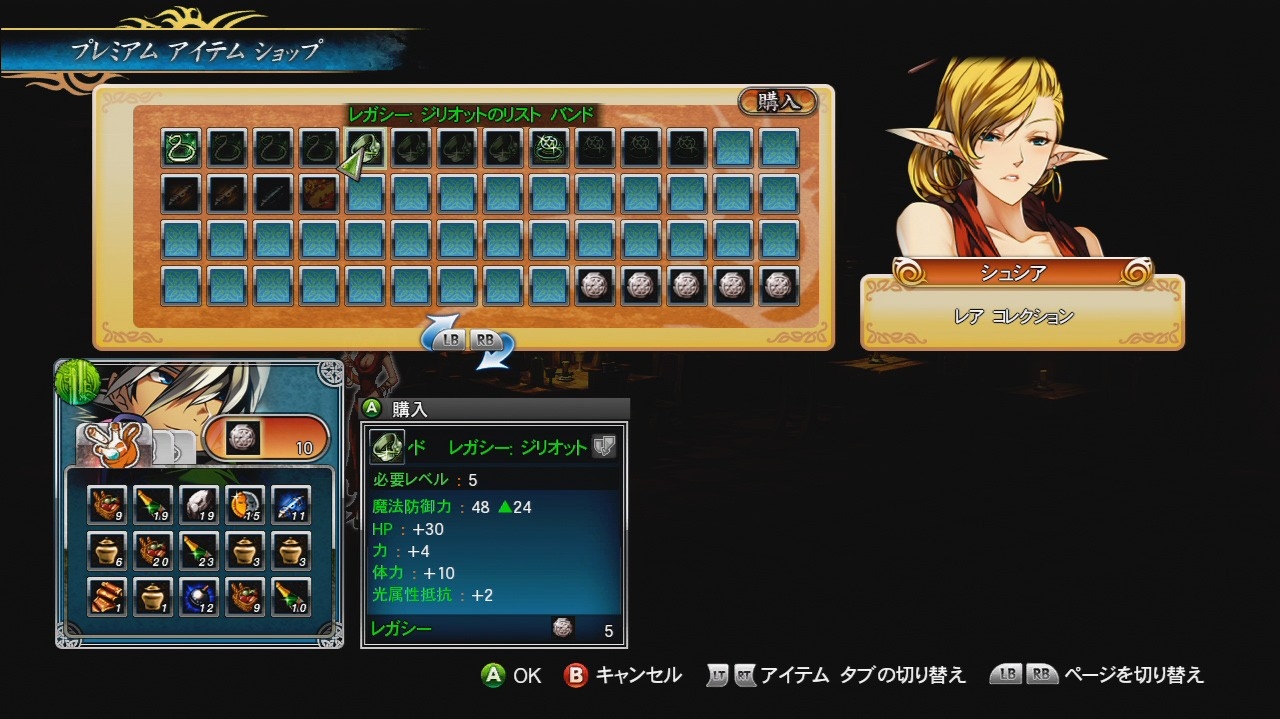The width and height of the screenshot is (1280, 719).
Task: Choose the orange shield item with count 15
Action: pyautogui.click(x=245, y=505)
